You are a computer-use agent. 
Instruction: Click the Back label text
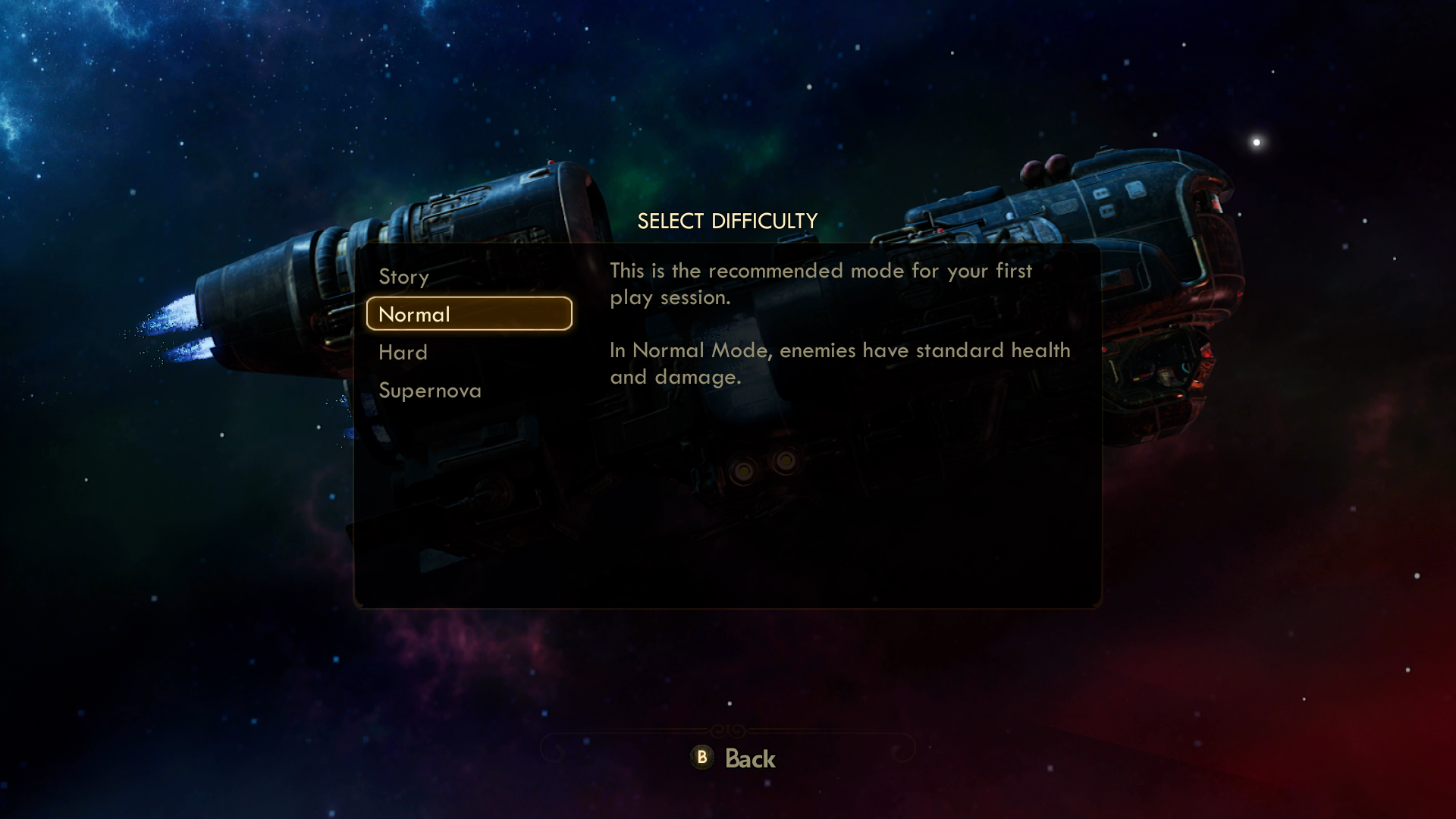tap(752, 758)
